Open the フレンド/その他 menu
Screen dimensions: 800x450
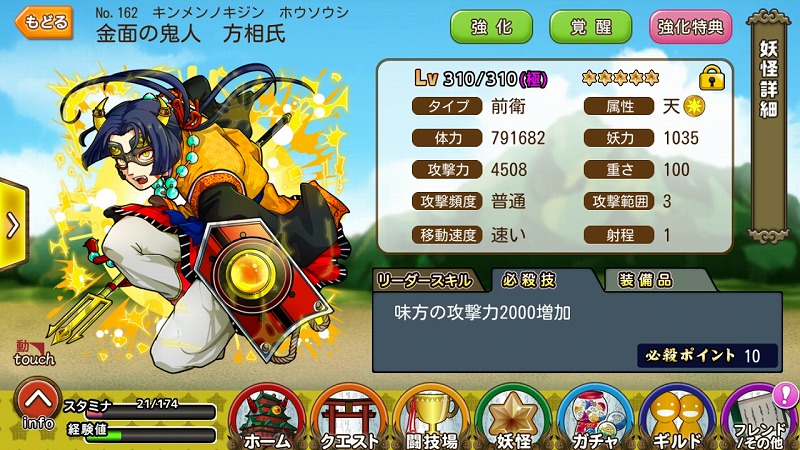[760, 418]
